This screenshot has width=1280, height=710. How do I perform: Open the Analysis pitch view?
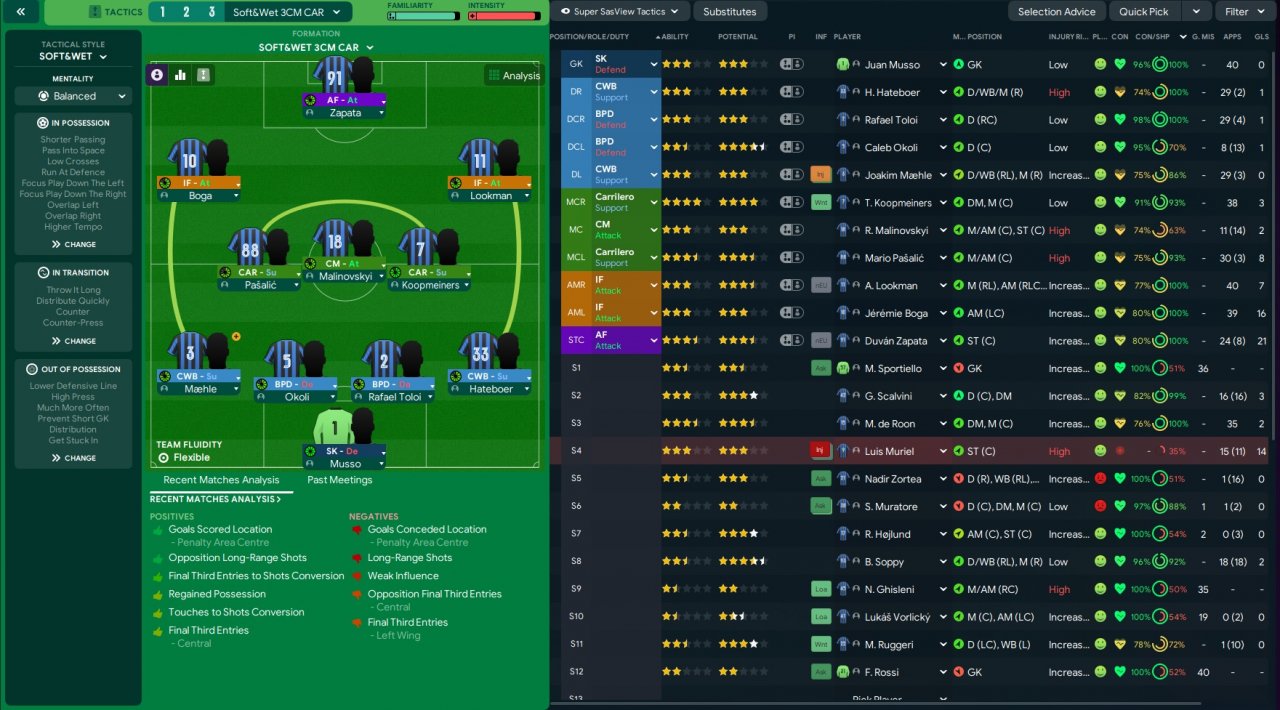tap(513, 76)
